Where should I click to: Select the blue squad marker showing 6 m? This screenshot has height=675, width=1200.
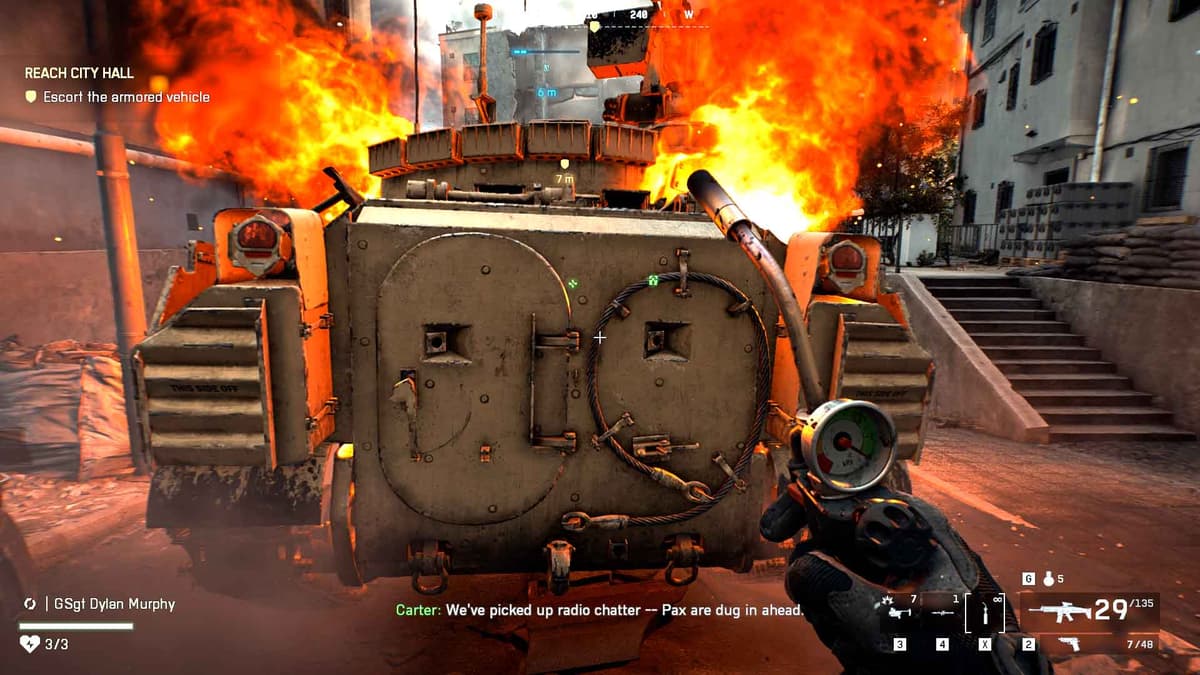(x=547, y=78)
